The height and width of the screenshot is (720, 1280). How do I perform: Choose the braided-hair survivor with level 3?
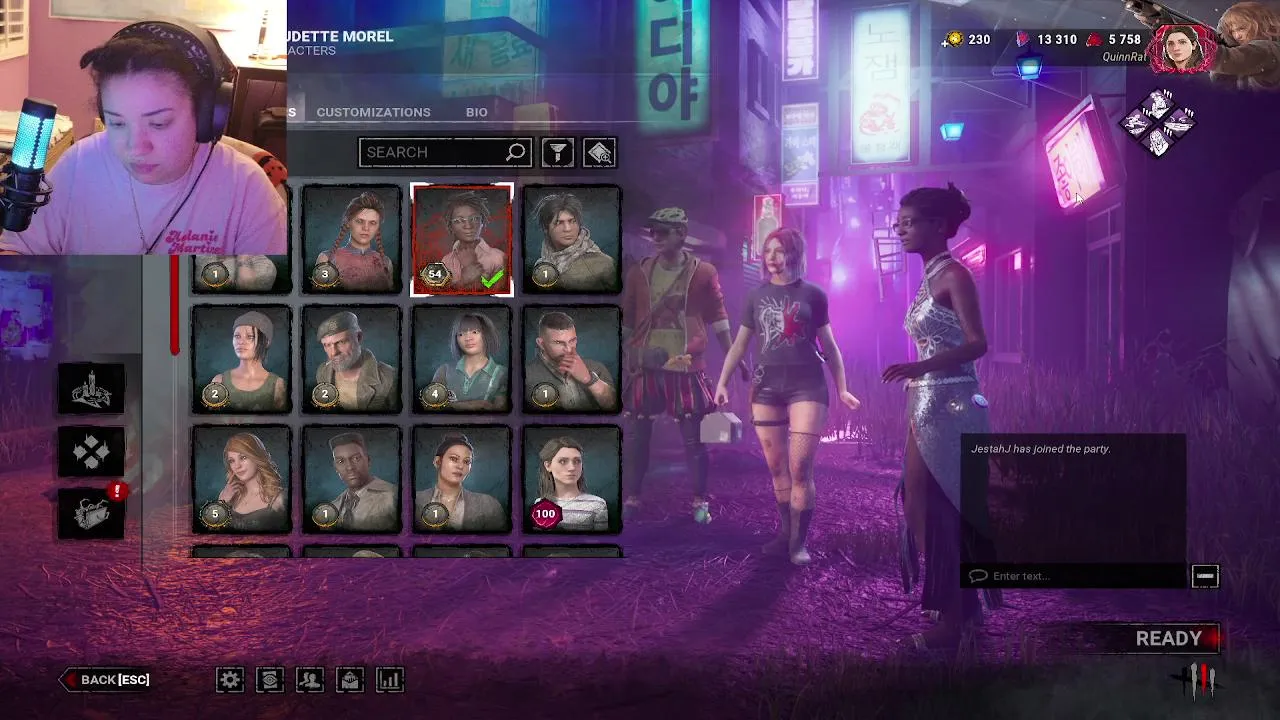[x=352, y=240]
